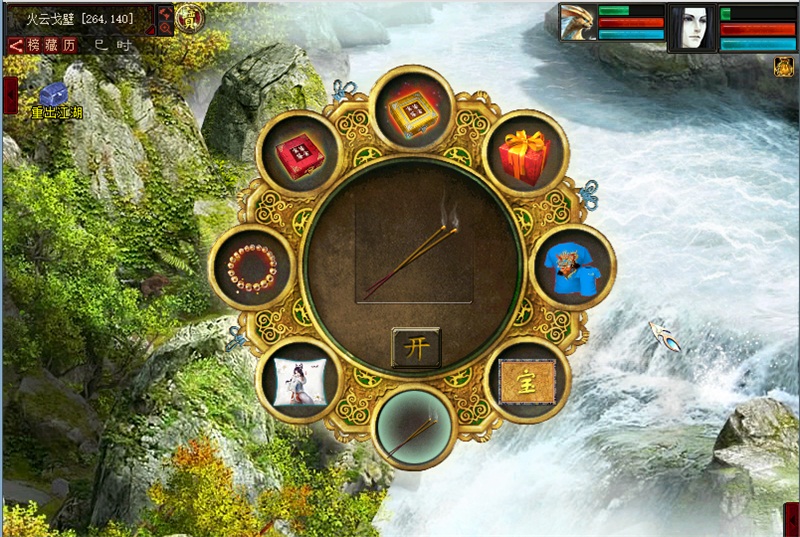Click the 开 (open) button

415,347
